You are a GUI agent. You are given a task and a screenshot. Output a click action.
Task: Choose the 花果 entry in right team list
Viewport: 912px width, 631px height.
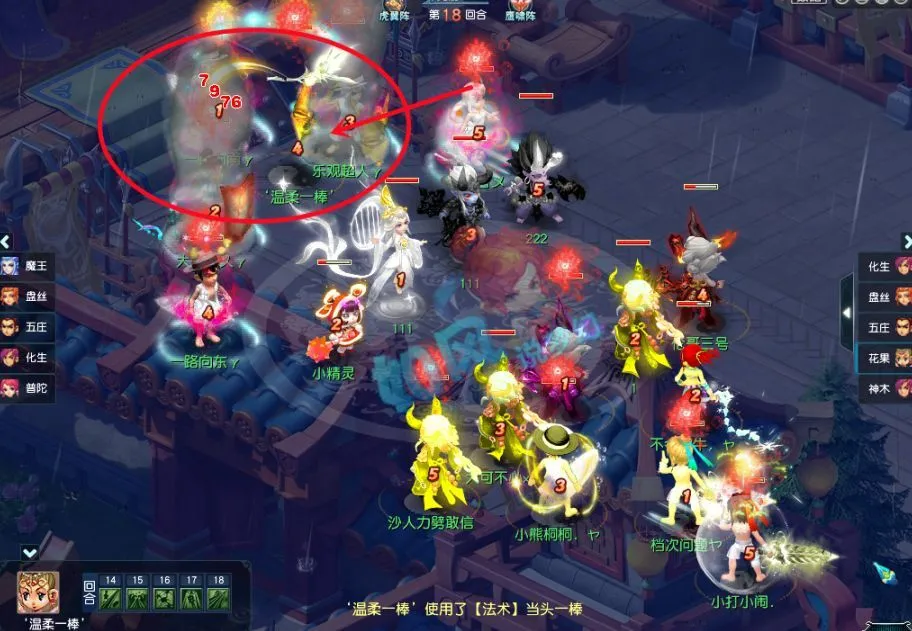tap(885, 357)
